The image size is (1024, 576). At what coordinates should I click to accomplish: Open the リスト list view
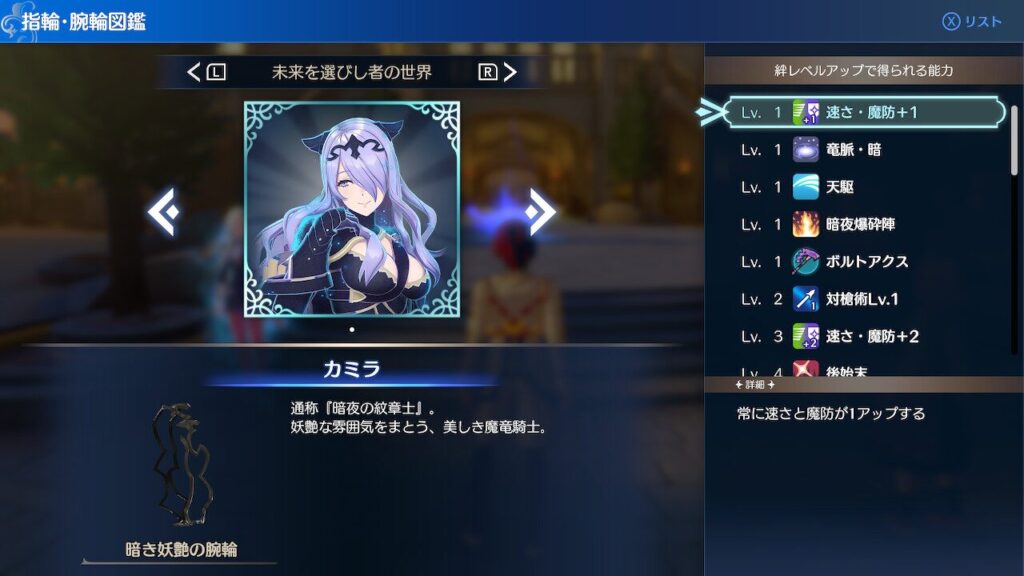click(x=972, y=22)
